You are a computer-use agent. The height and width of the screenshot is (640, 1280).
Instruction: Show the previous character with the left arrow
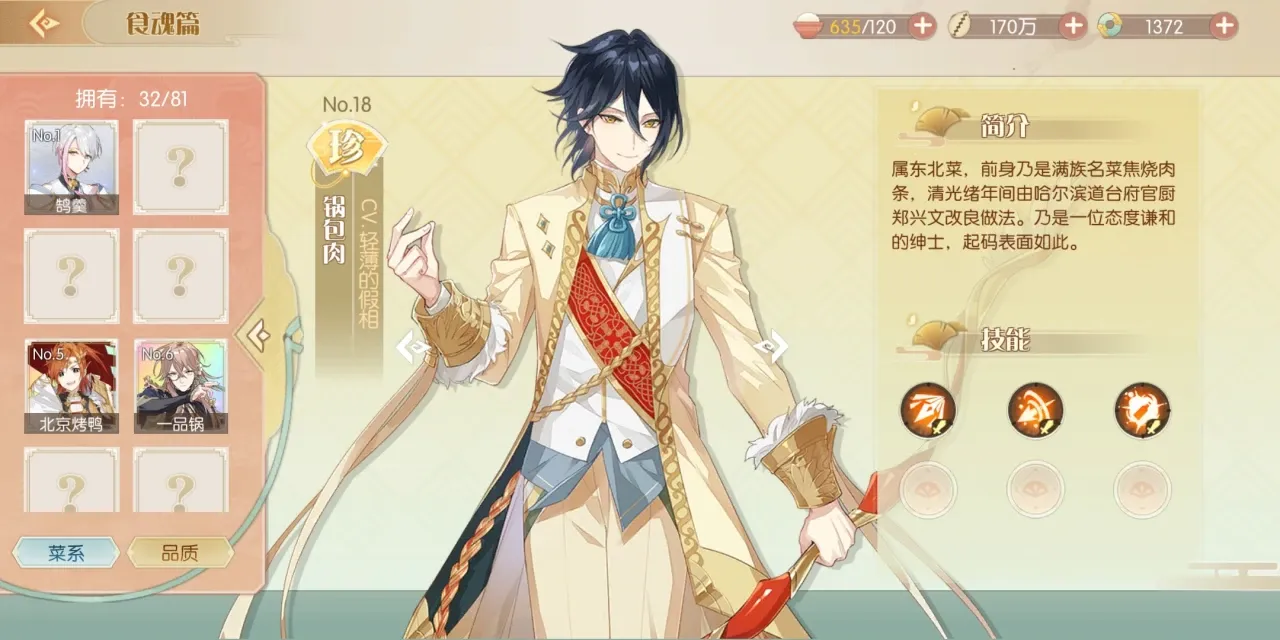pos(411,347)
